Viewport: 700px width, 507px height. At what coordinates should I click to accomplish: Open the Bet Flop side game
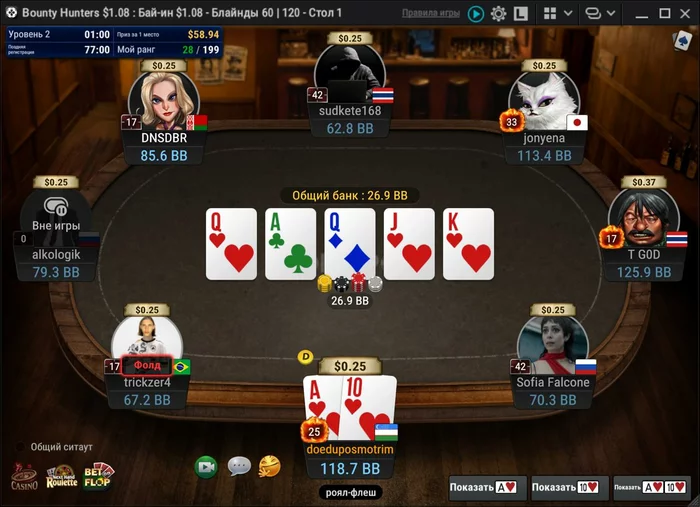pyautogui.click(x=98, y=474)
